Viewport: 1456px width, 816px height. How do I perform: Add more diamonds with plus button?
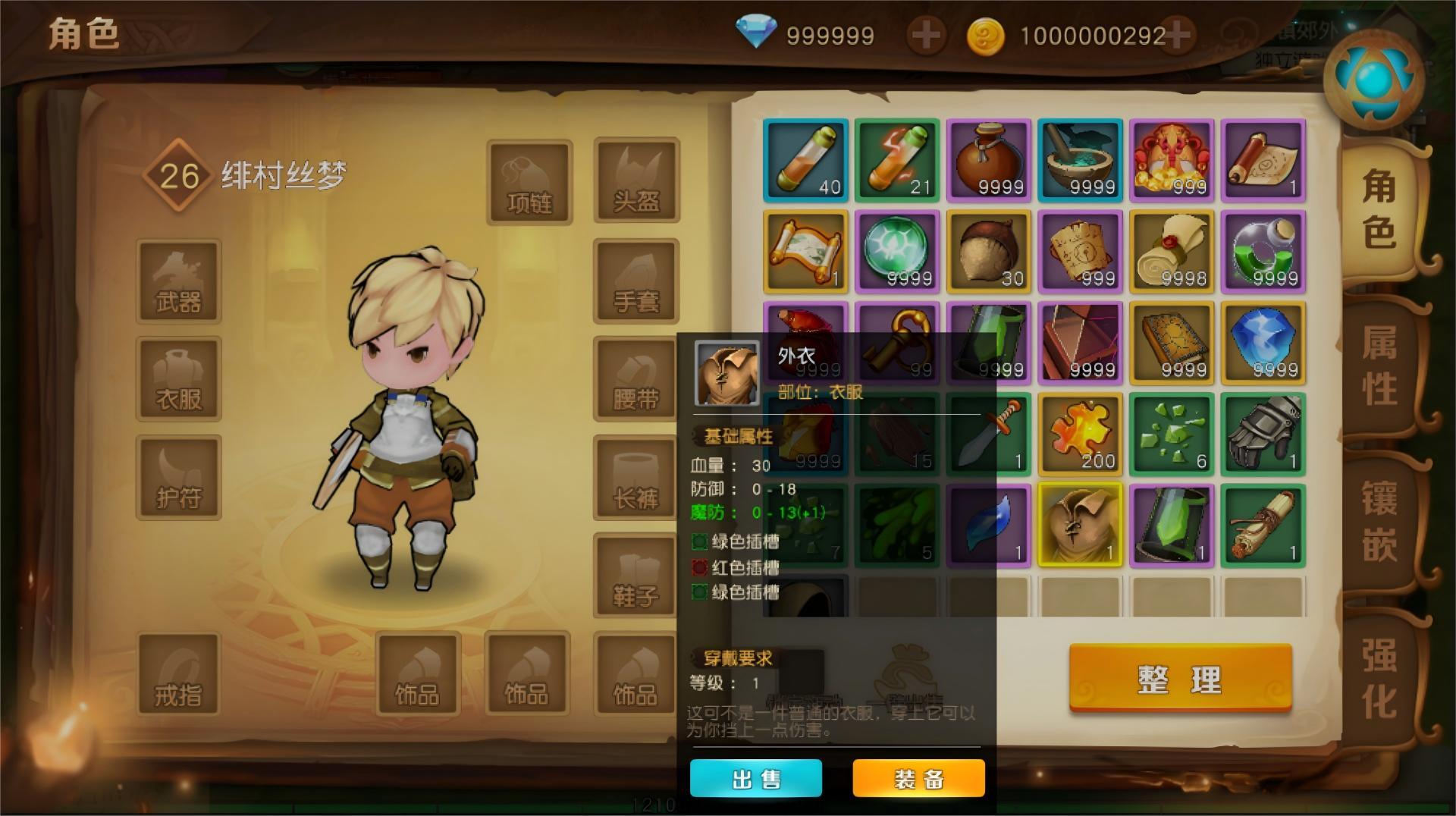925,35
